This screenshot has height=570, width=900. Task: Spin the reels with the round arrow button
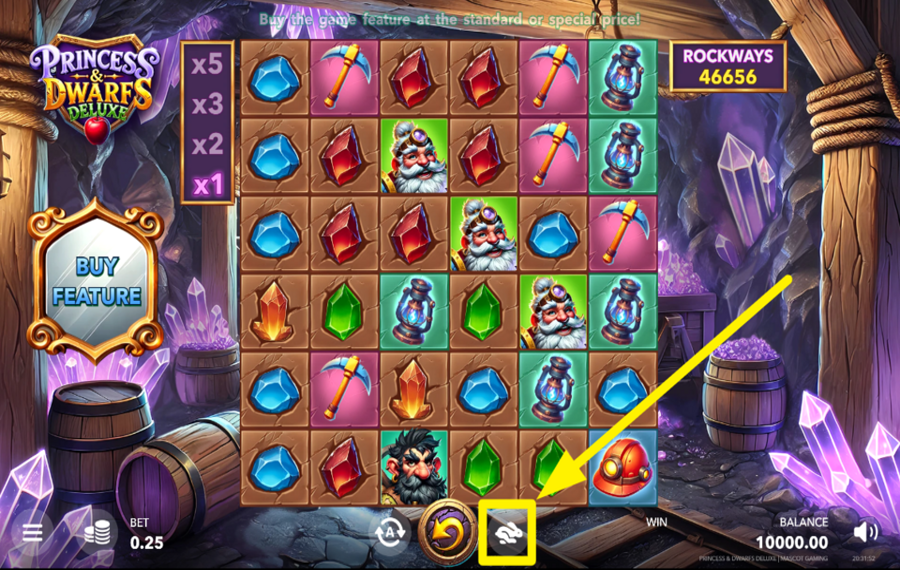tap(447, 531)
